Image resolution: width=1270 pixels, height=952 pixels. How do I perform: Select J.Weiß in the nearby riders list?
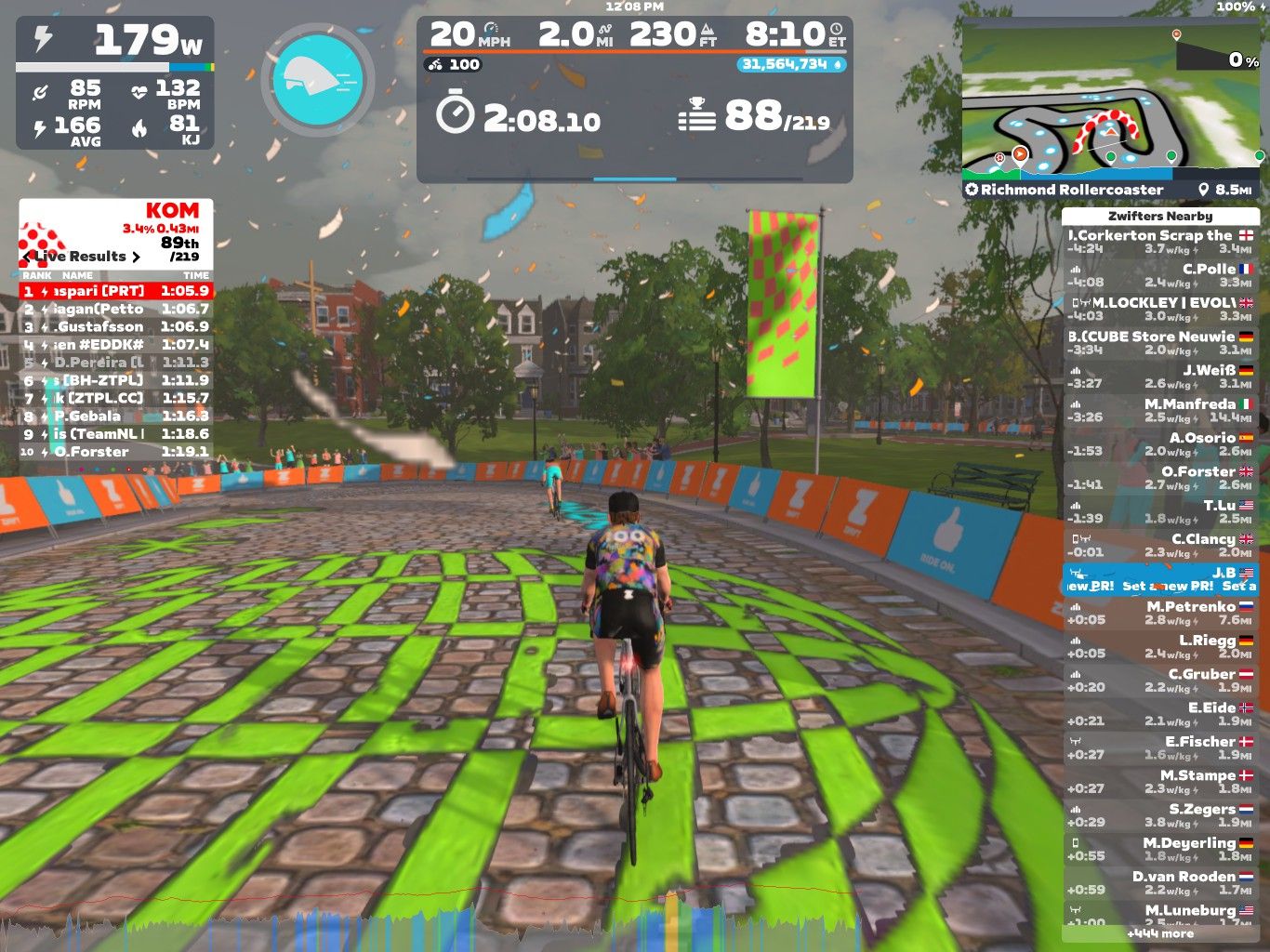(1160, 377)
